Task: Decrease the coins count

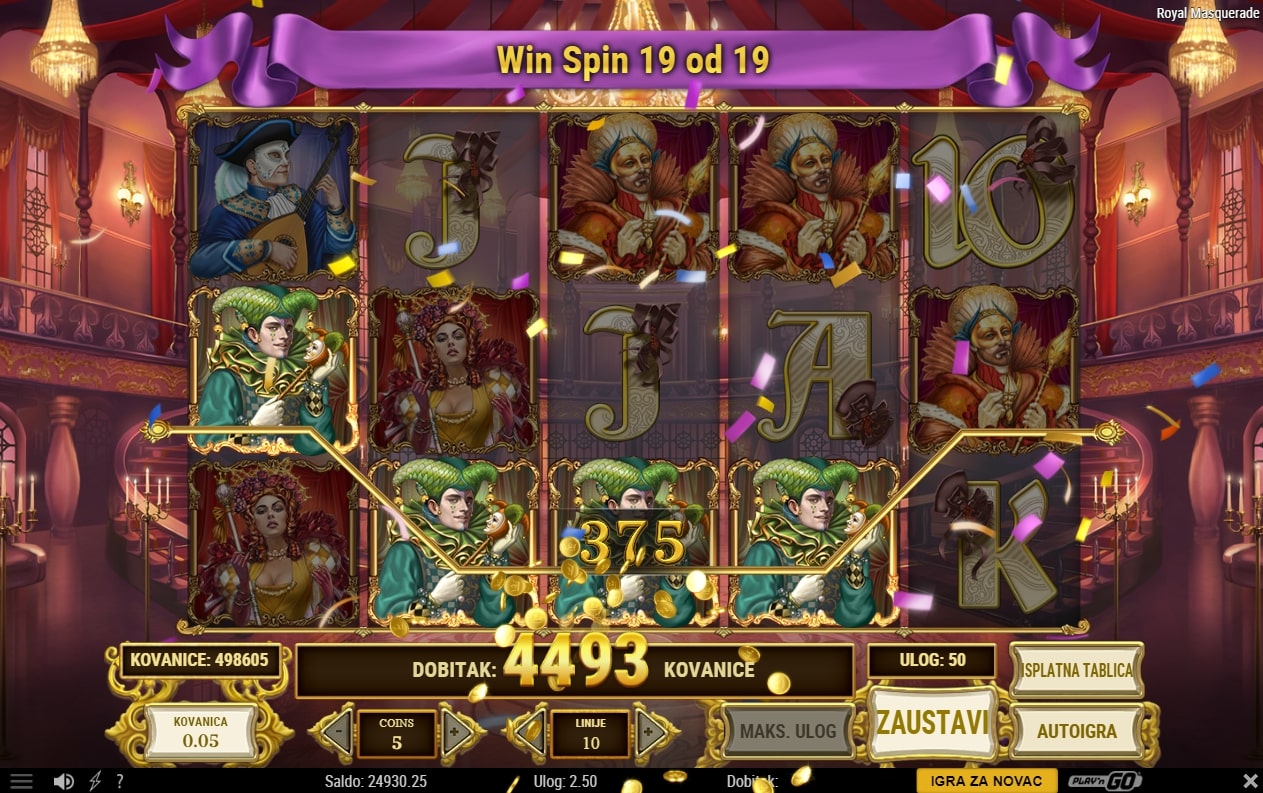Action: coord(337,733)
